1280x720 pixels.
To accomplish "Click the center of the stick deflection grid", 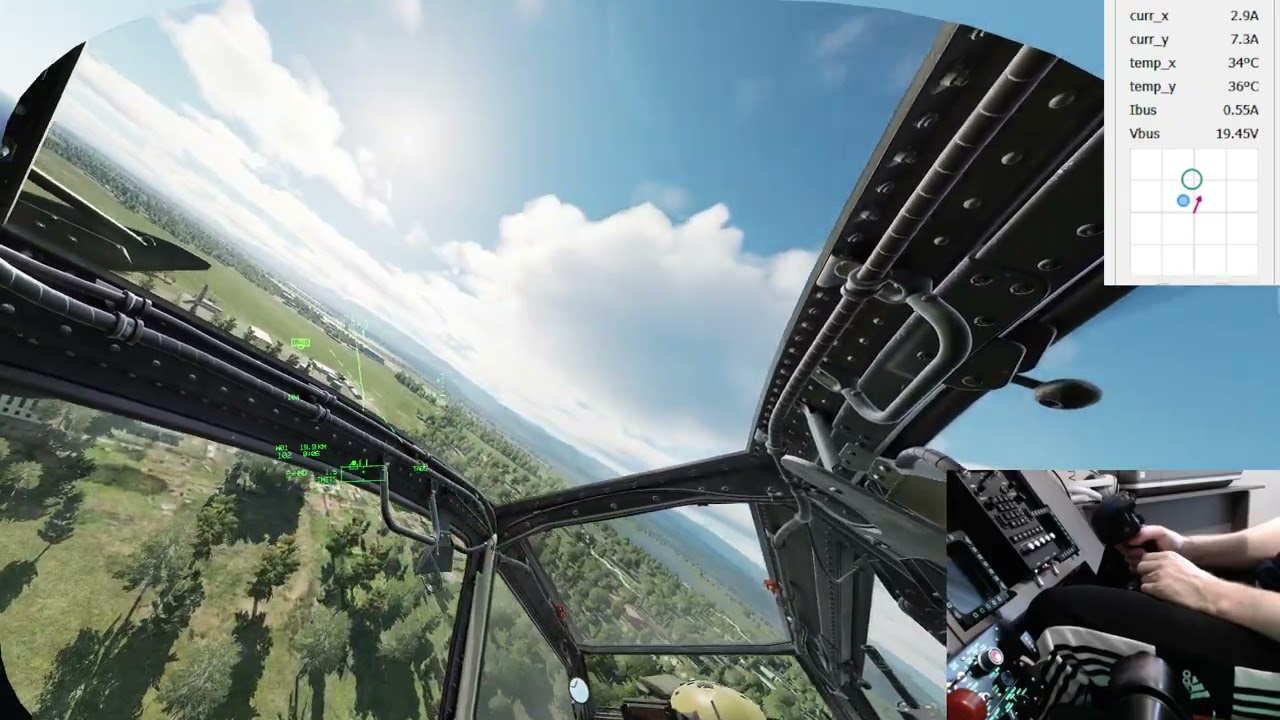I will click(1196, 212).
